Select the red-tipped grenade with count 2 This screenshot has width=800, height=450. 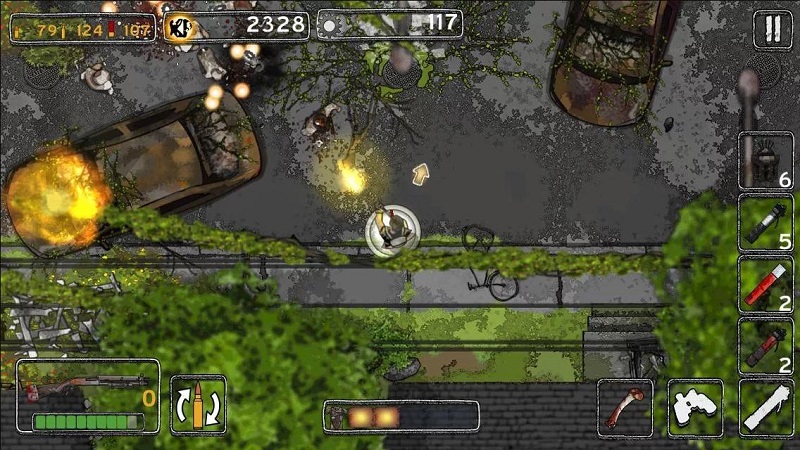click(766, 346)
